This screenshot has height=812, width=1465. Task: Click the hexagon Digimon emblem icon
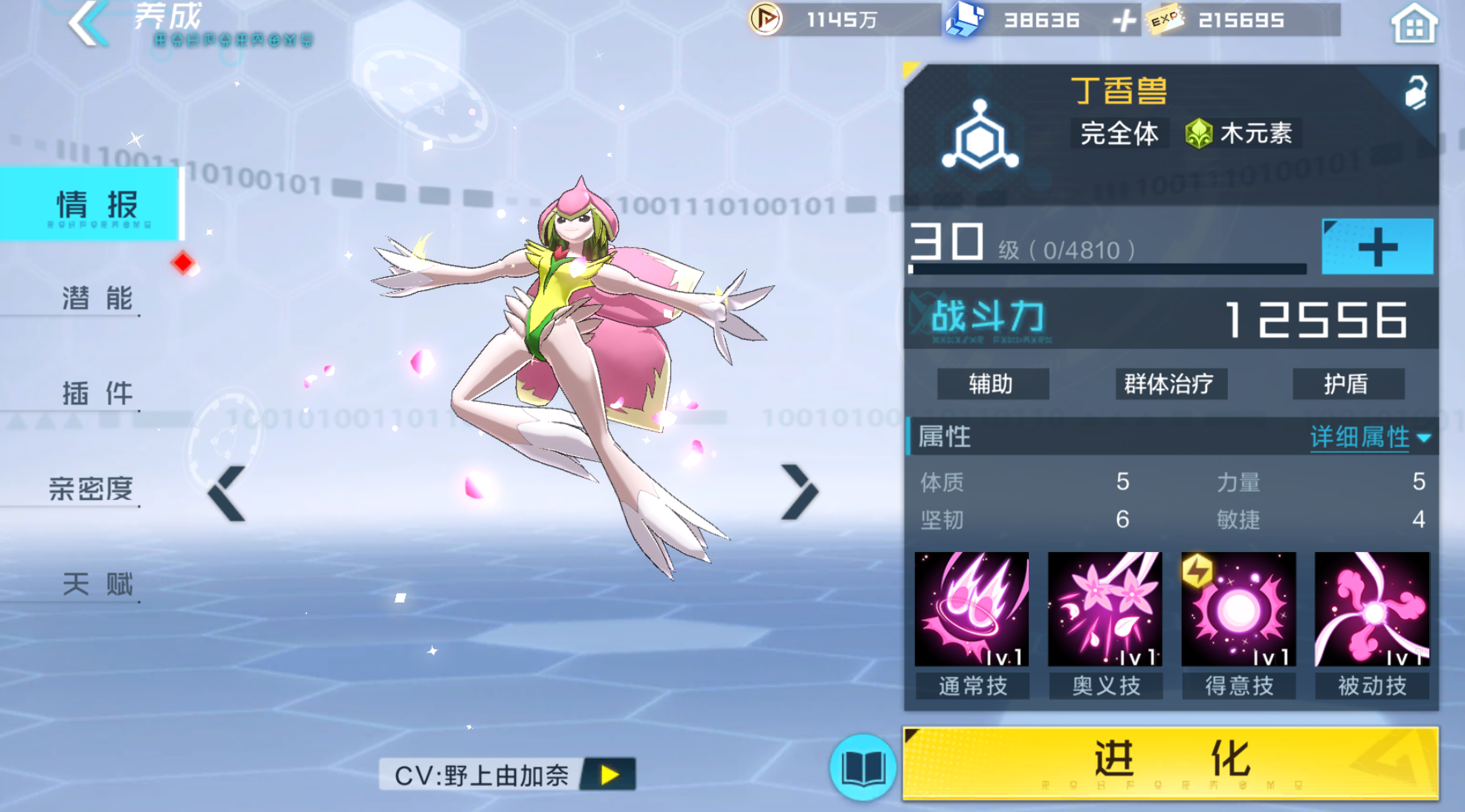(983, 134)
